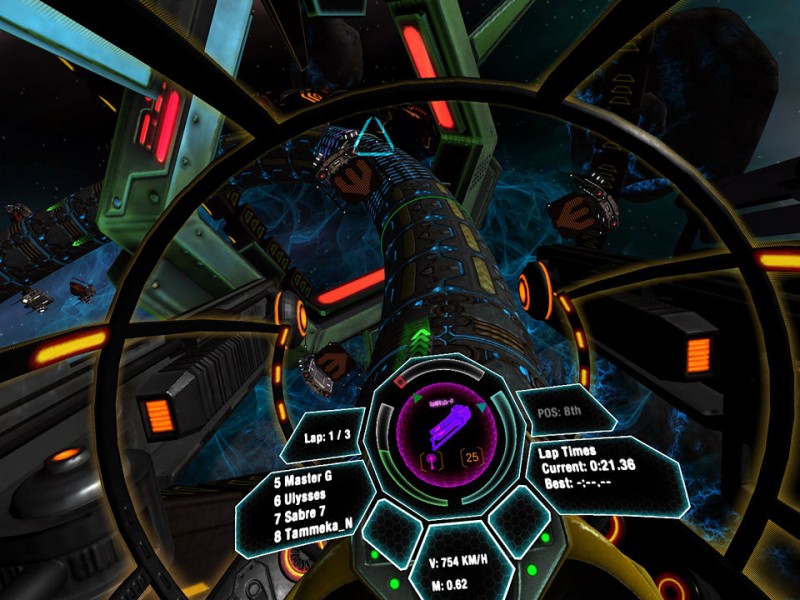Viewport: 800px width, 600px height.
Task: Select Tammeka_N in the standings list
Action: [310, 534]
